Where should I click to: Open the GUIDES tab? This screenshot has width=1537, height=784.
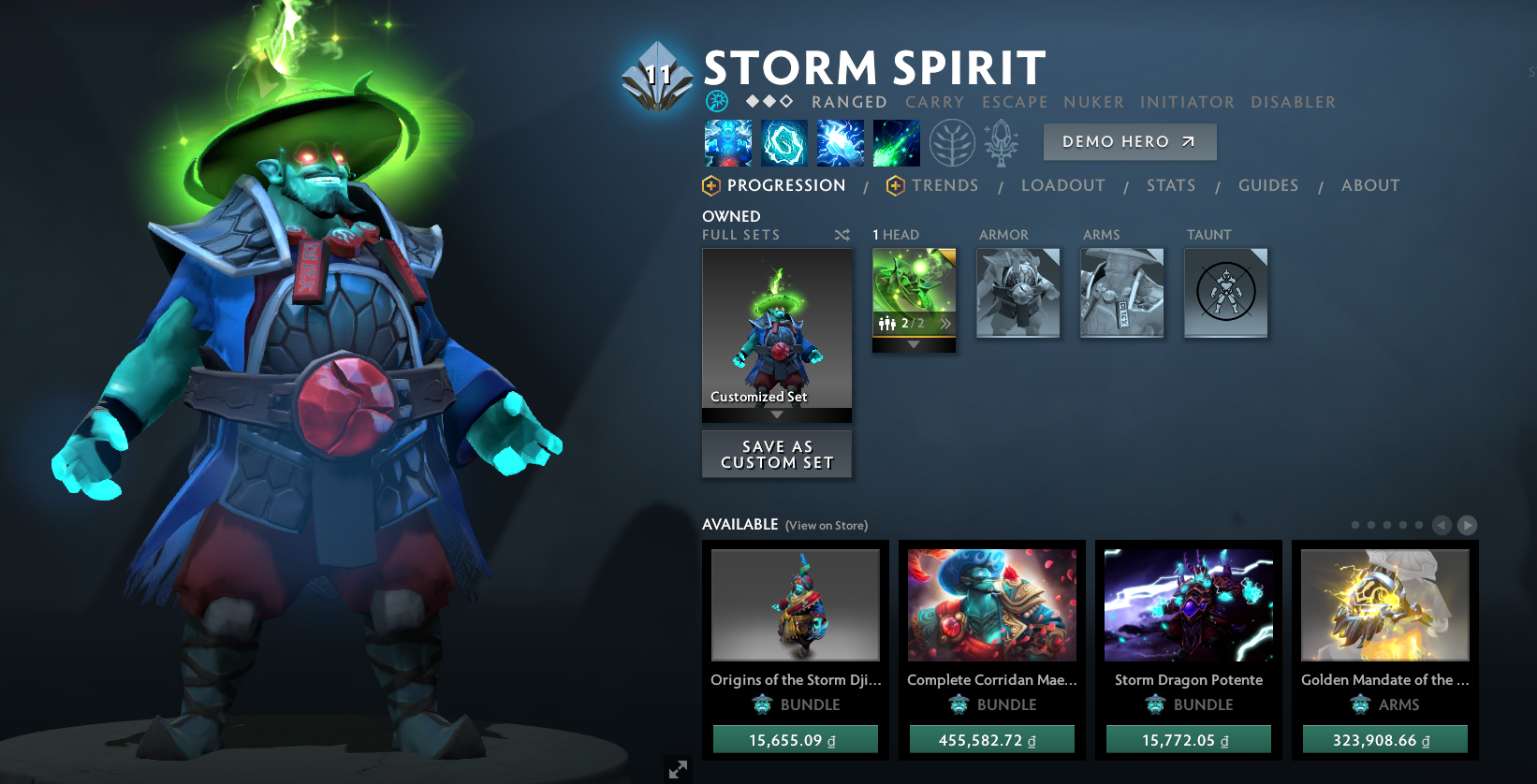click(x=1268, y=185)
